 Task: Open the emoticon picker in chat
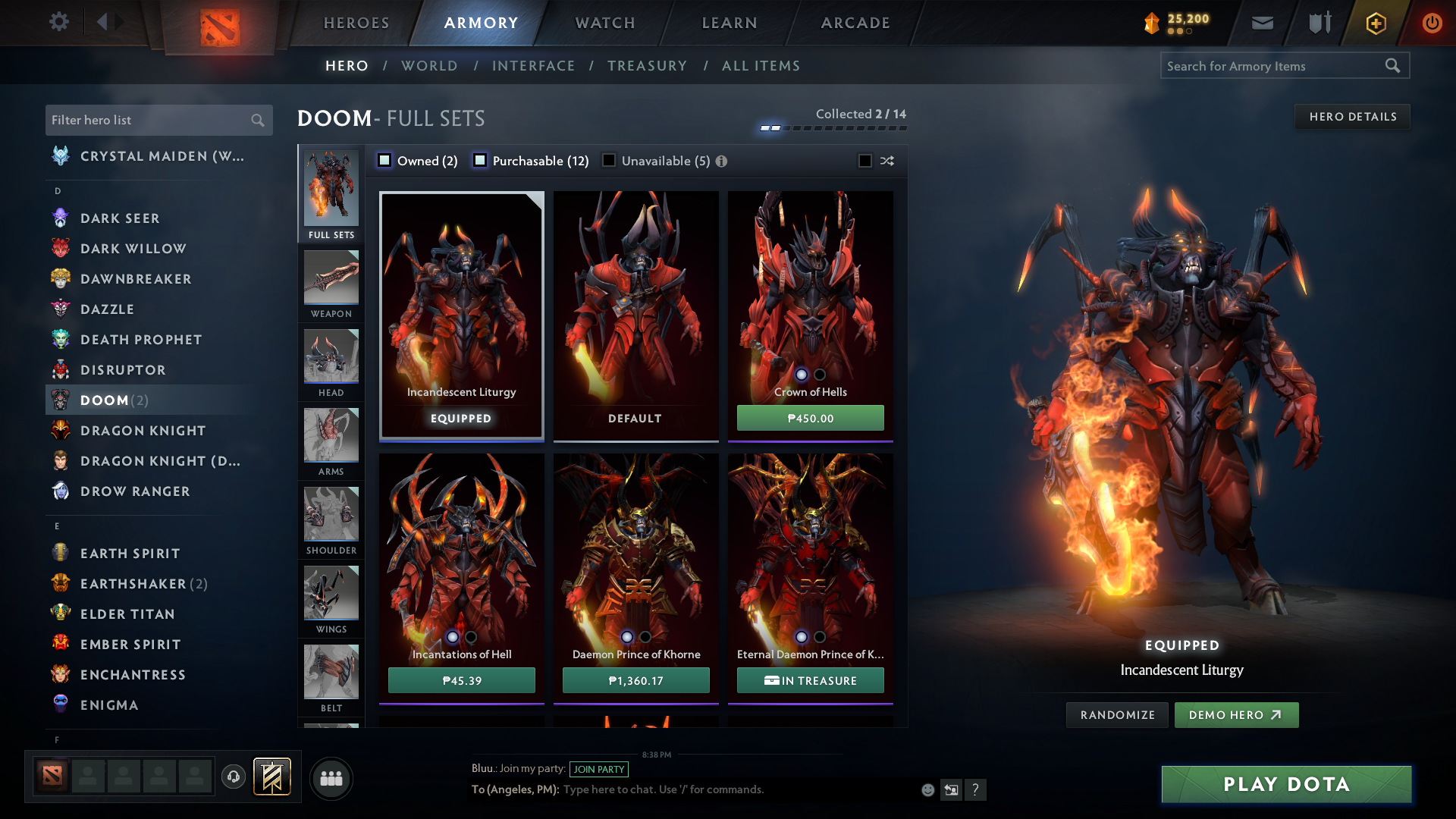tap(927, 789)
